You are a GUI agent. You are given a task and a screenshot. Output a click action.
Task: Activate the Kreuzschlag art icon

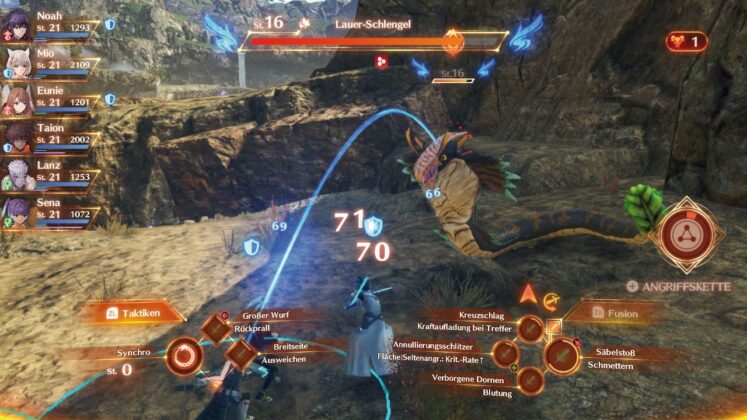pos(531,328)
